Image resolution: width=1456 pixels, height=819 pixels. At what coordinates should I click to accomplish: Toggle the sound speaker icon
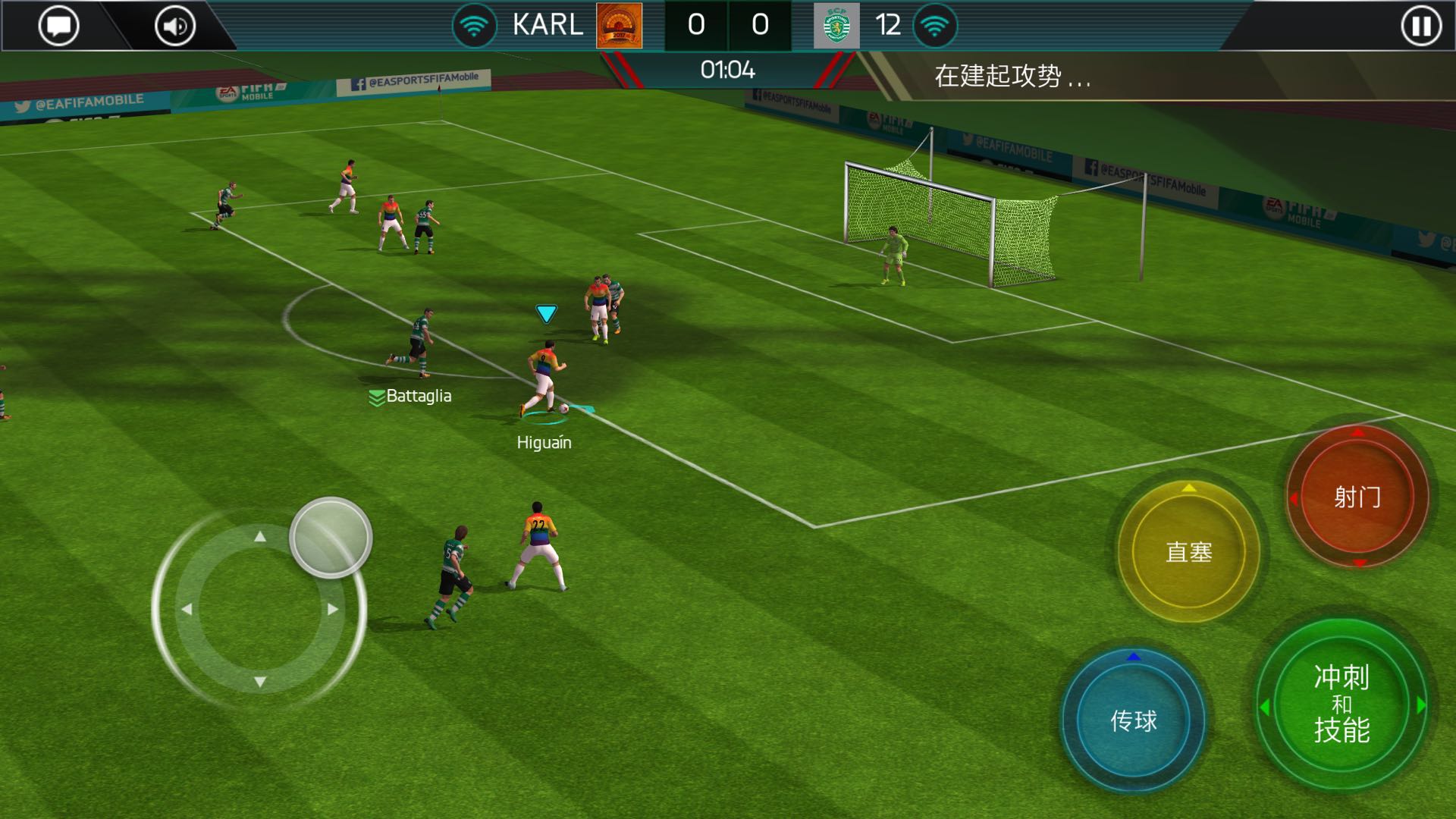(x=175, y=27)
